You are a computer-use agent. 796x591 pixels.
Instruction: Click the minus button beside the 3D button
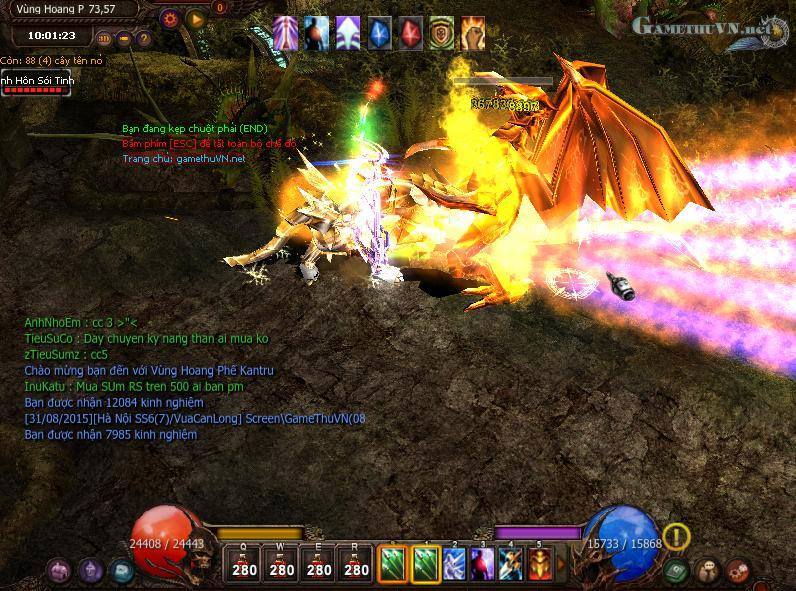click(124, 39)
